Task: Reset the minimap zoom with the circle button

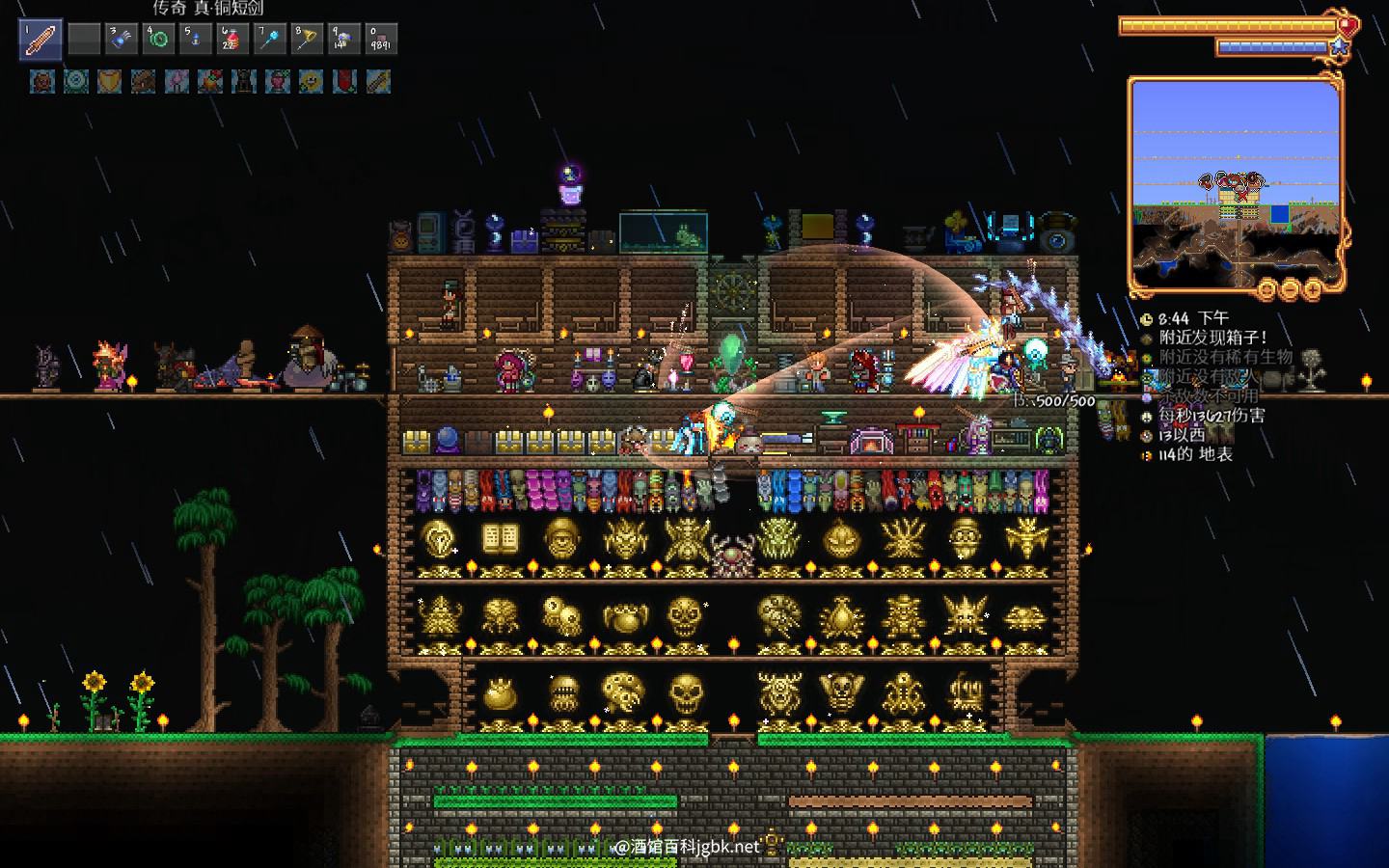Action: [x=1267, y=288]
